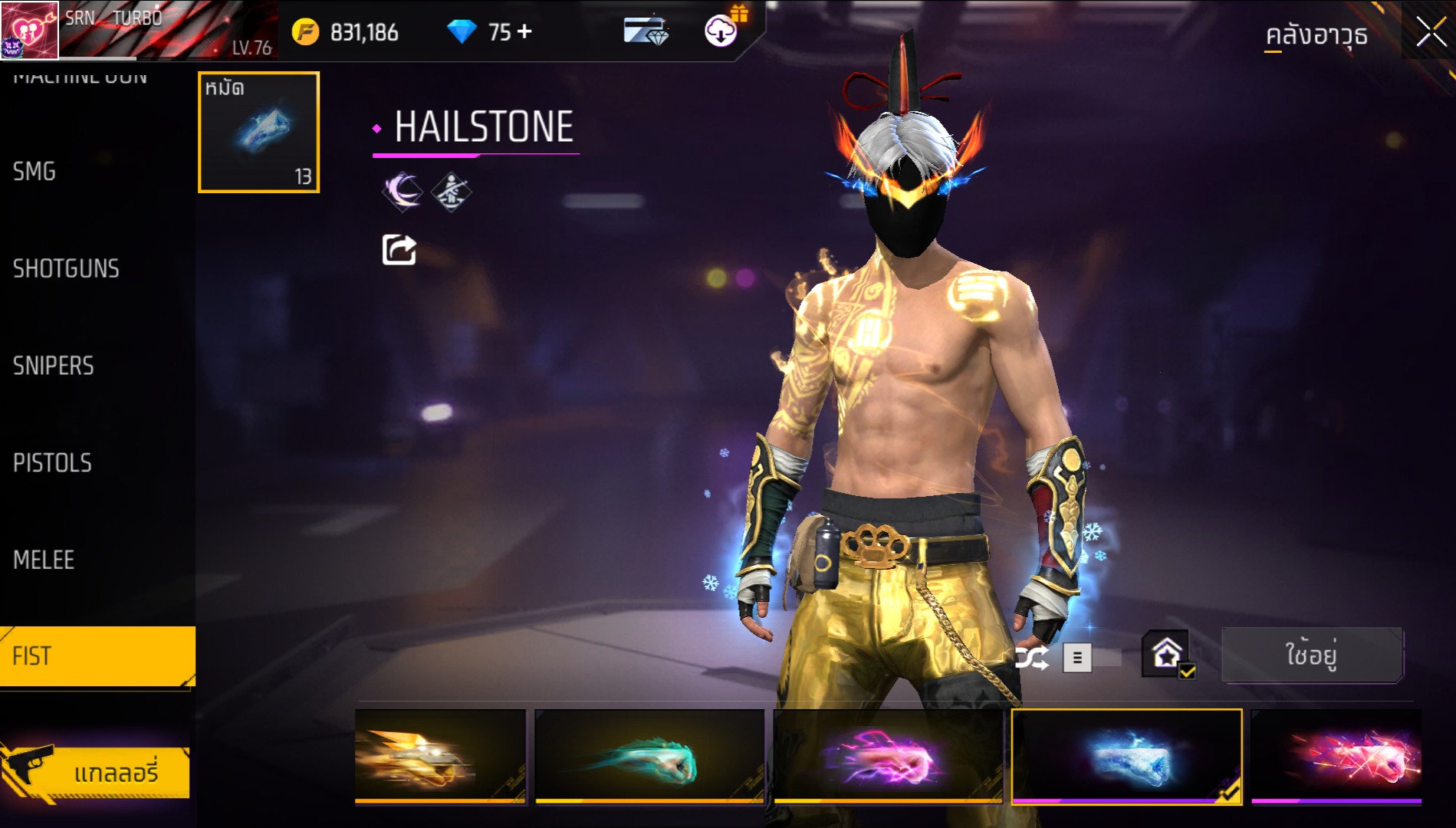
Task: Select the icy blue Hailstone fist thumbnail
Action: click(1126, 756)
